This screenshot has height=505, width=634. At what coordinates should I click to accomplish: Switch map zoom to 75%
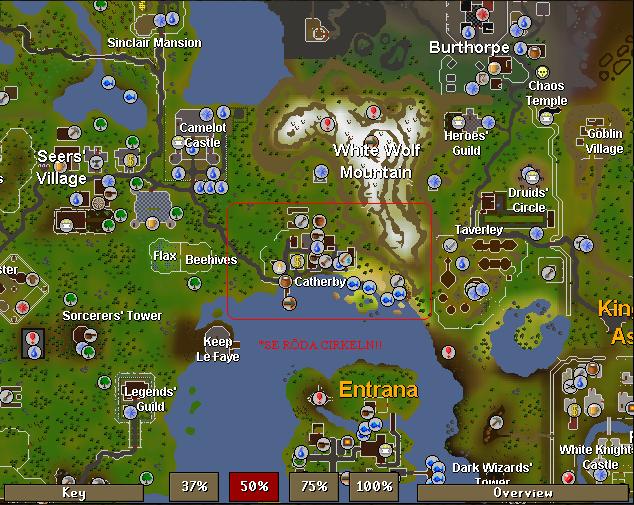(313, 487)
